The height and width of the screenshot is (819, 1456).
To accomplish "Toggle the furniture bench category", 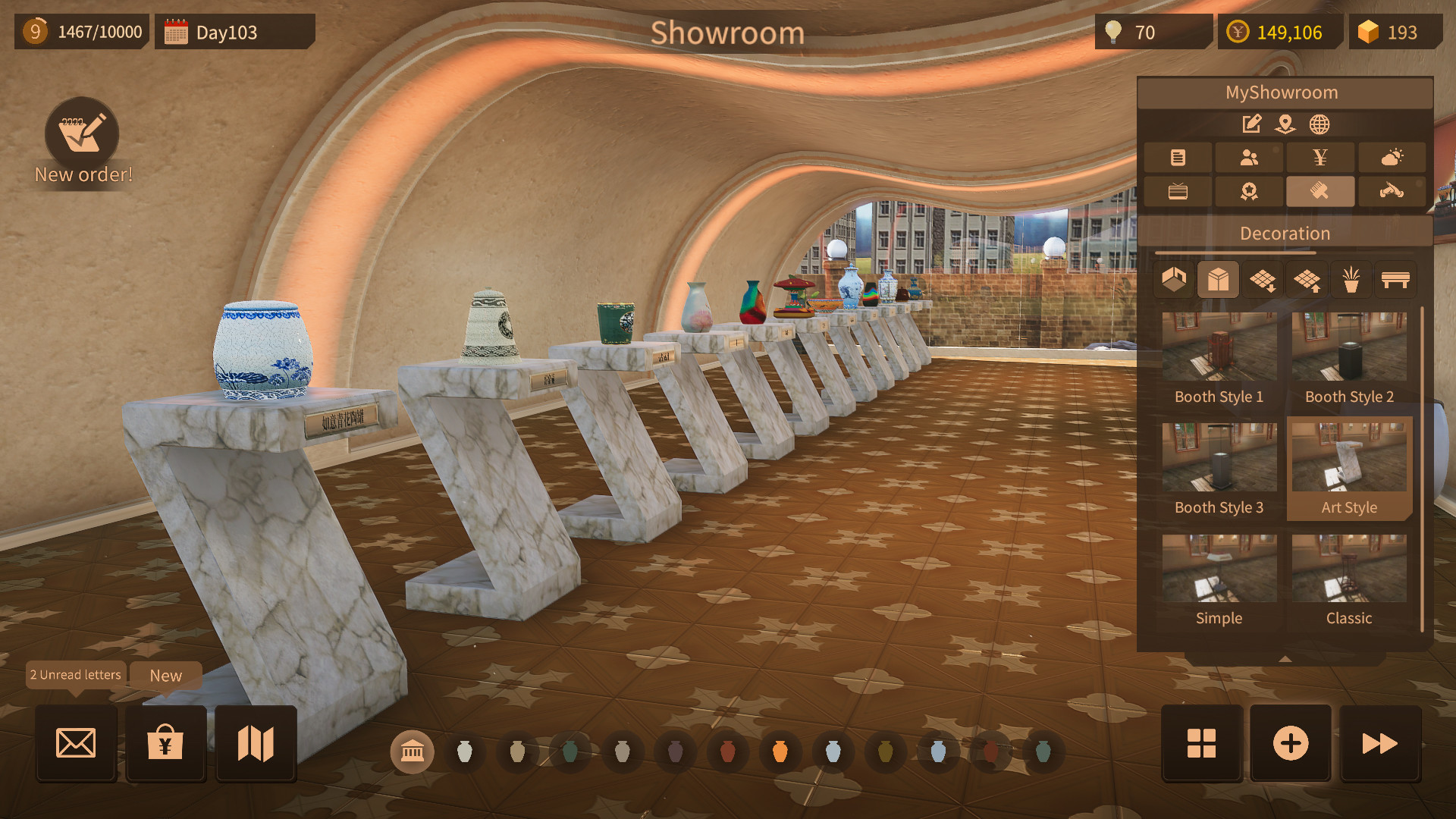I will [1394, 279].
